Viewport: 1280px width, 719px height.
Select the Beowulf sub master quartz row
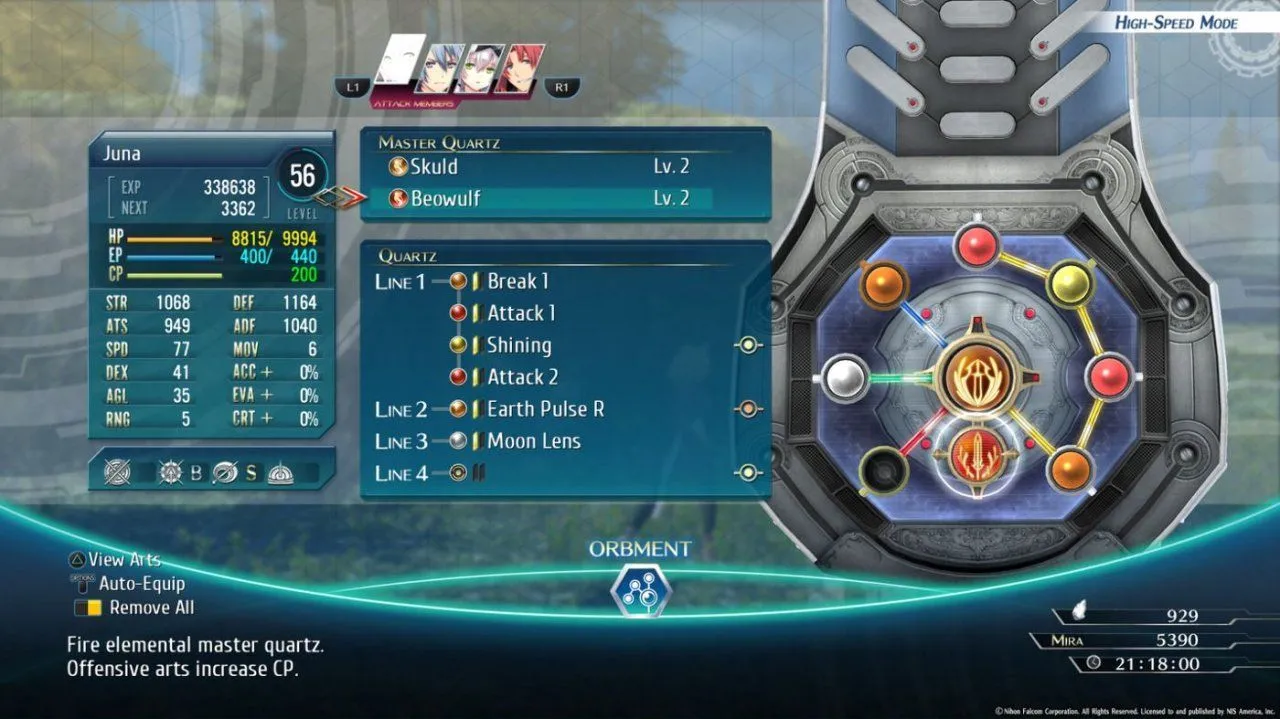[x=540, y=198]
